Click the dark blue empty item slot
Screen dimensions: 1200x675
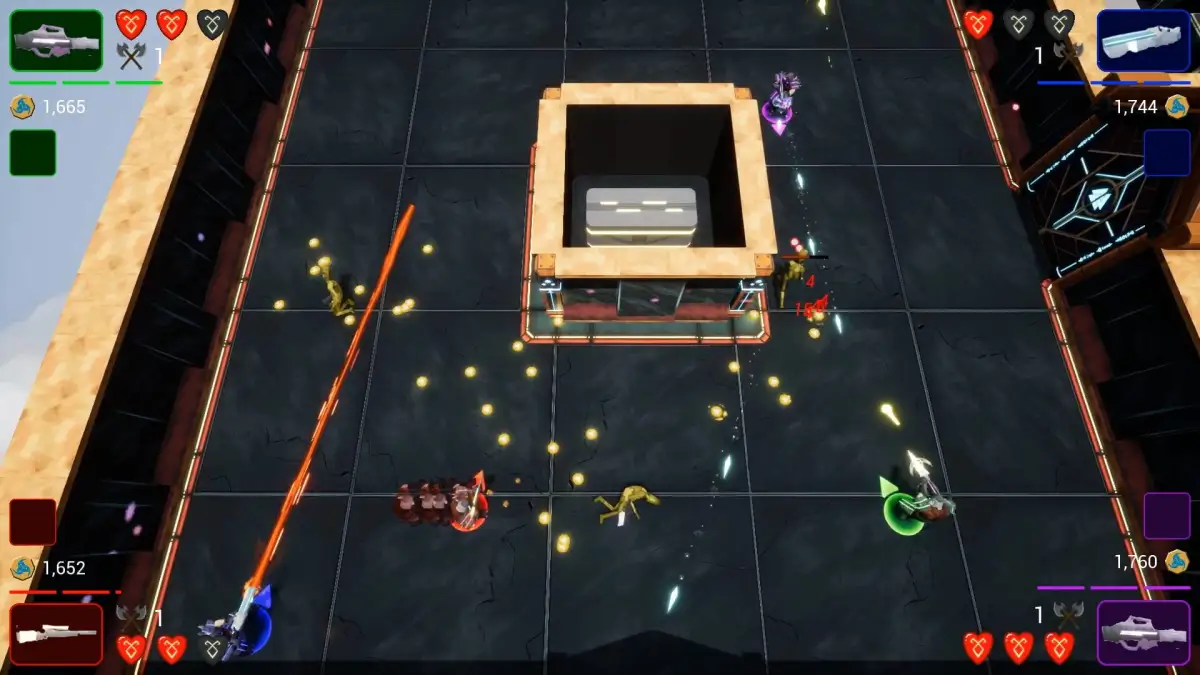click(1167, 153)
